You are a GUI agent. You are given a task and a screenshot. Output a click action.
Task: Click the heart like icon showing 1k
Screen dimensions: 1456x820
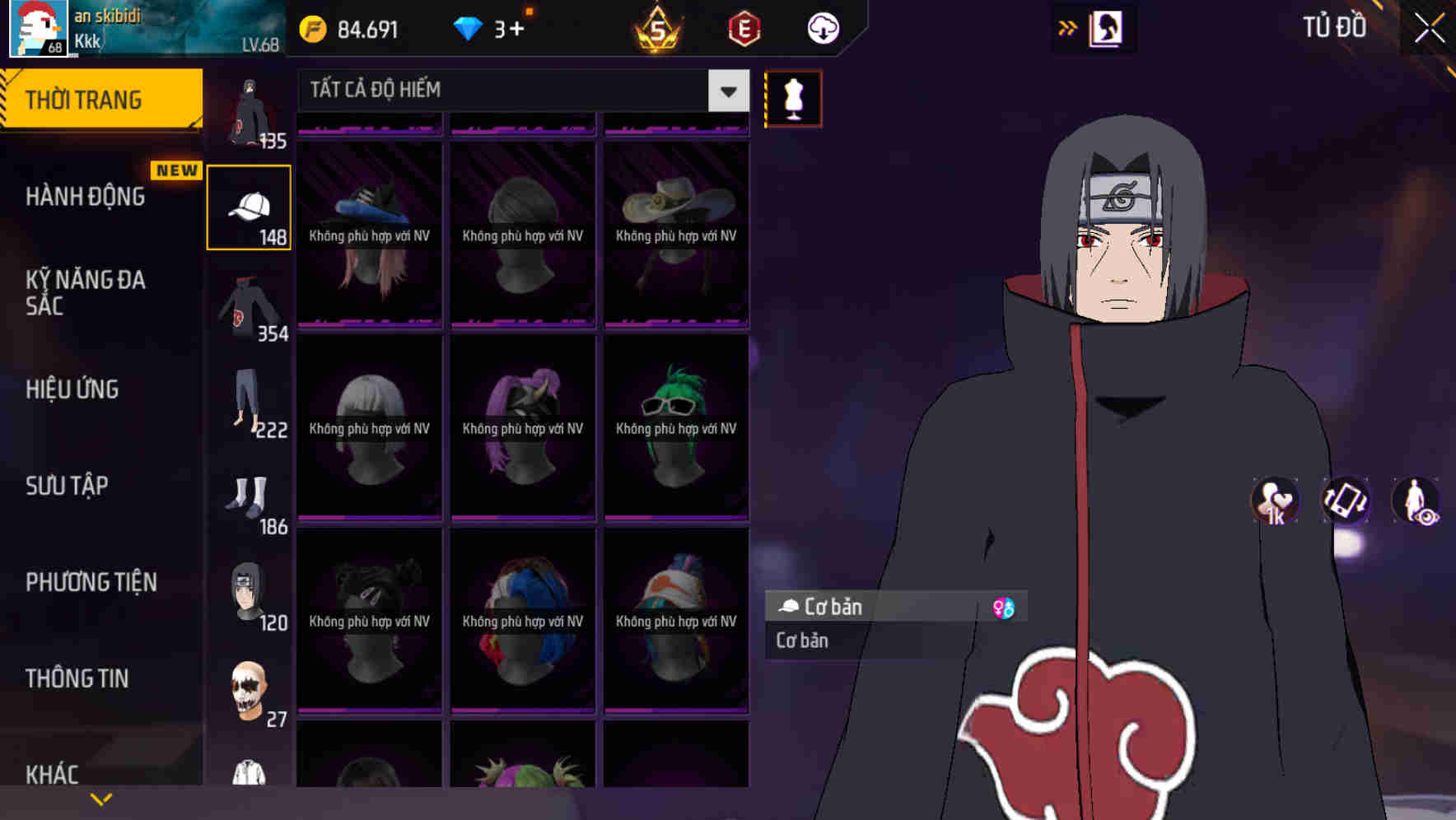(1274, 501)
